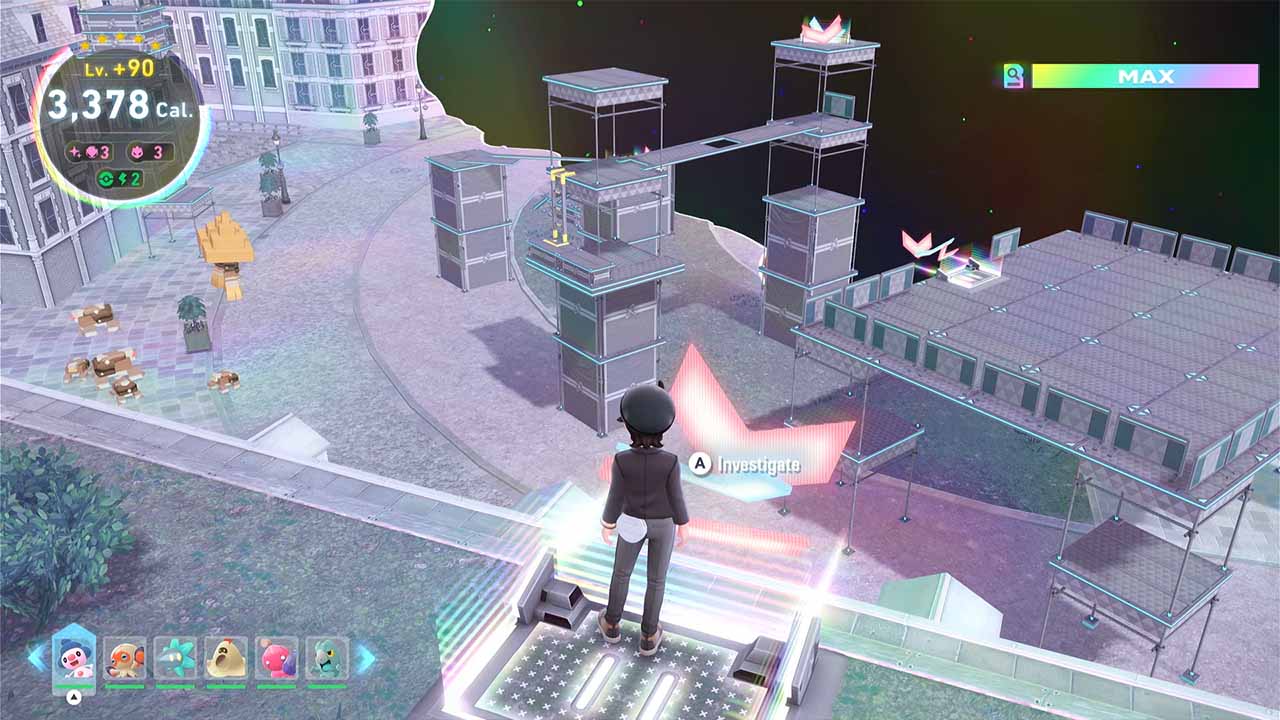
Task: Select the Mr. Mime party slot
Action: [x=73, y=656]
